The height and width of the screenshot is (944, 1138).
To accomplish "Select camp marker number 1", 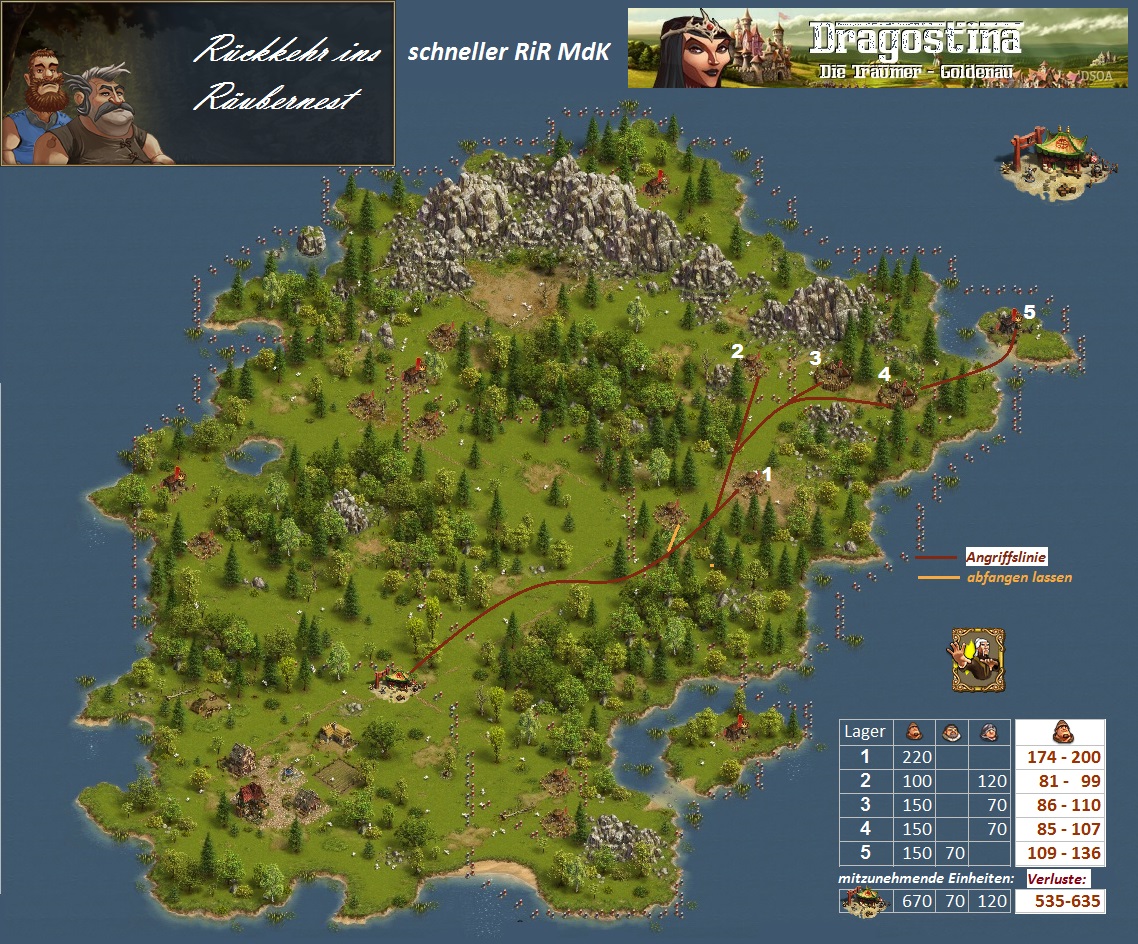I will pos(767,475).
